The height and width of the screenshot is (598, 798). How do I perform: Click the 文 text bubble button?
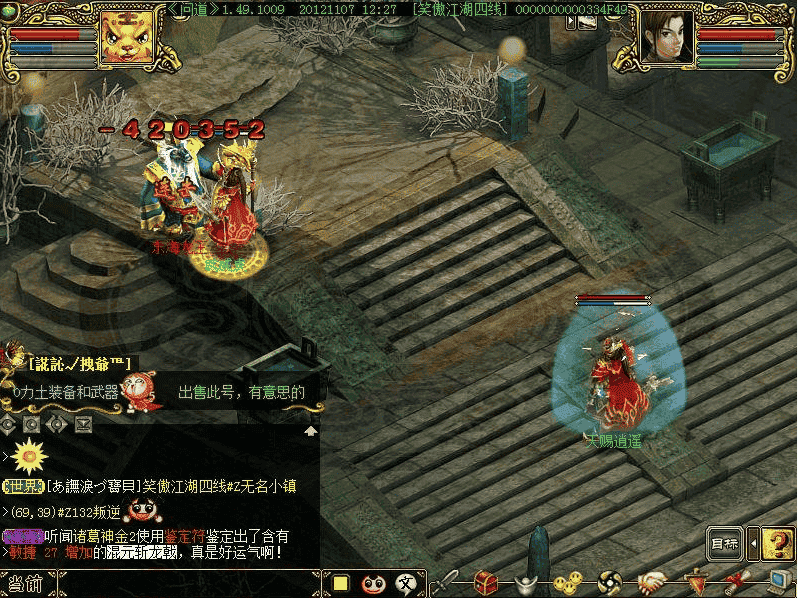[x=406, y=583]
